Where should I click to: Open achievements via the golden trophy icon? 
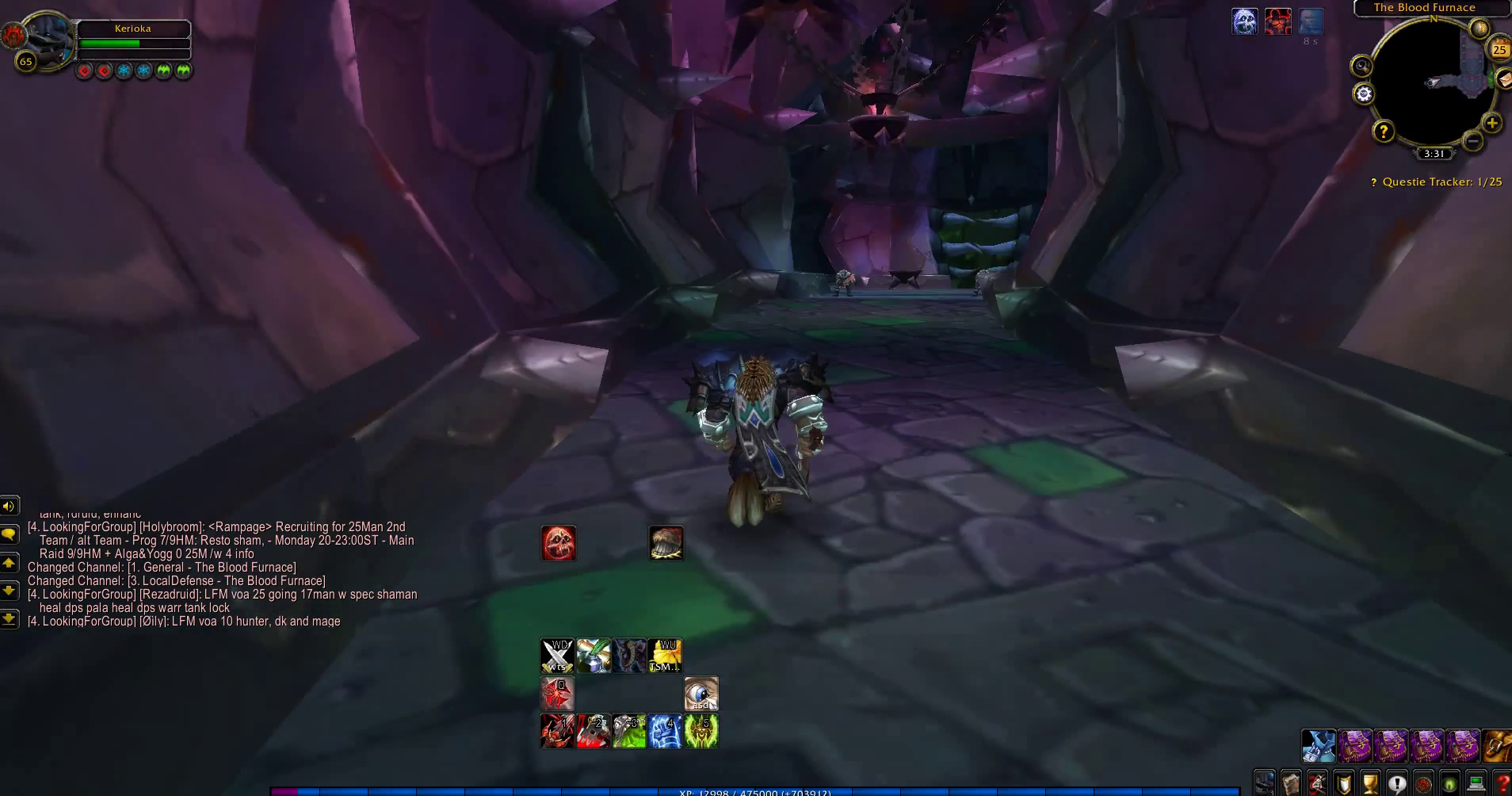coord(1369,783)
